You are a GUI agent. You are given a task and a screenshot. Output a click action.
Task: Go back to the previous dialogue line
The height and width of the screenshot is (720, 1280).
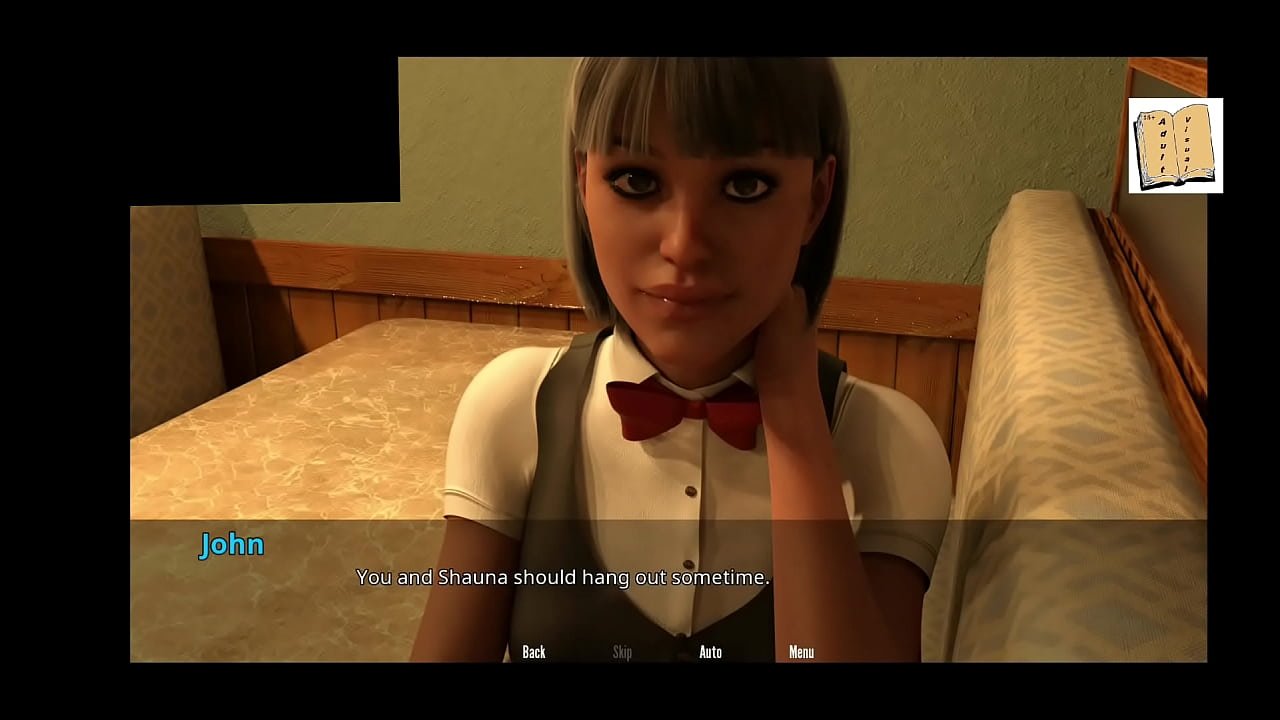[x=534, y=652]
